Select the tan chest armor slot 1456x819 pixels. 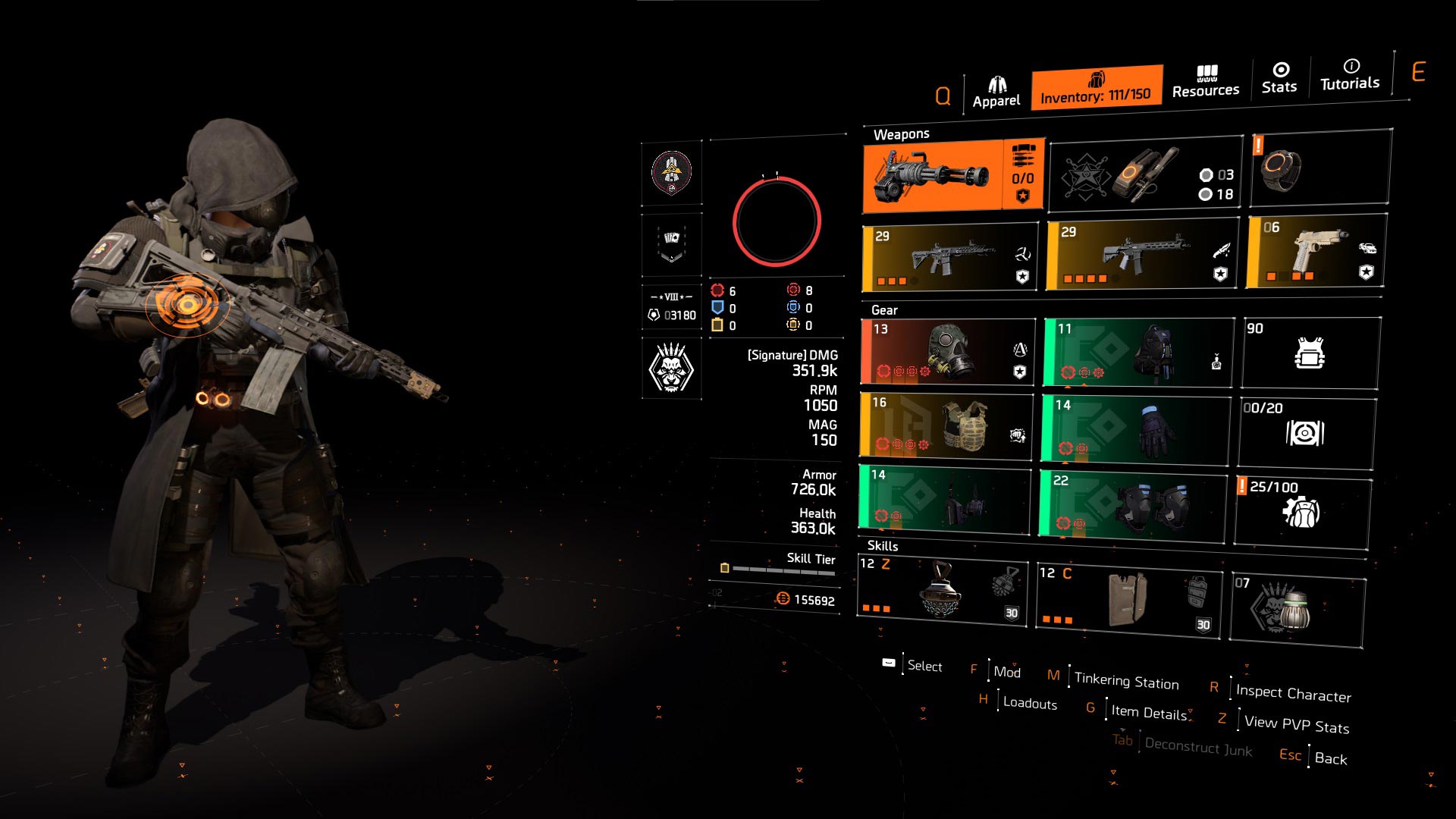tap(946, 425)
